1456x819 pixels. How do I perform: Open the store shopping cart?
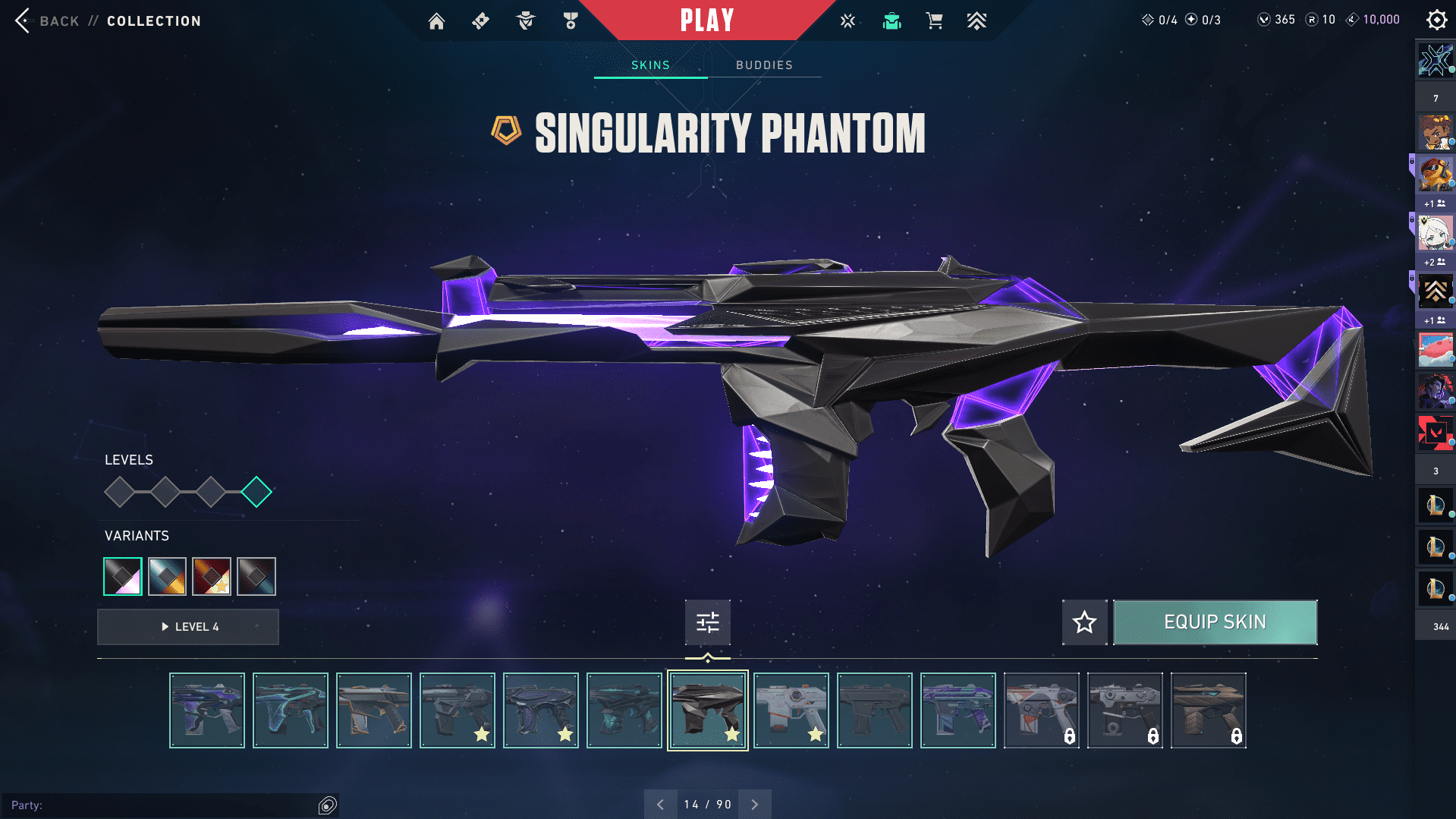click(934, 21)
